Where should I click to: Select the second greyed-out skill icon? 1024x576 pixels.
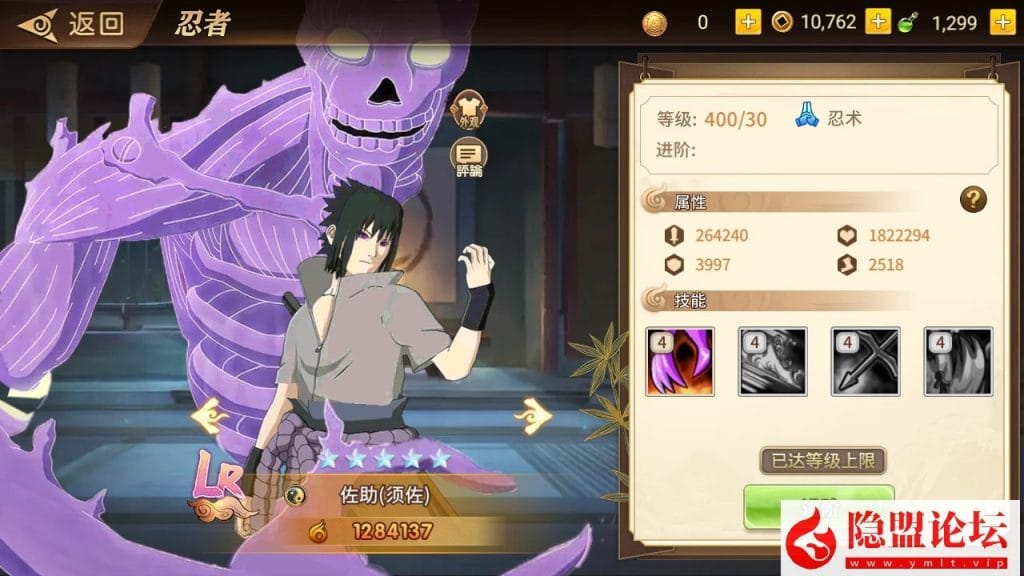772,362
